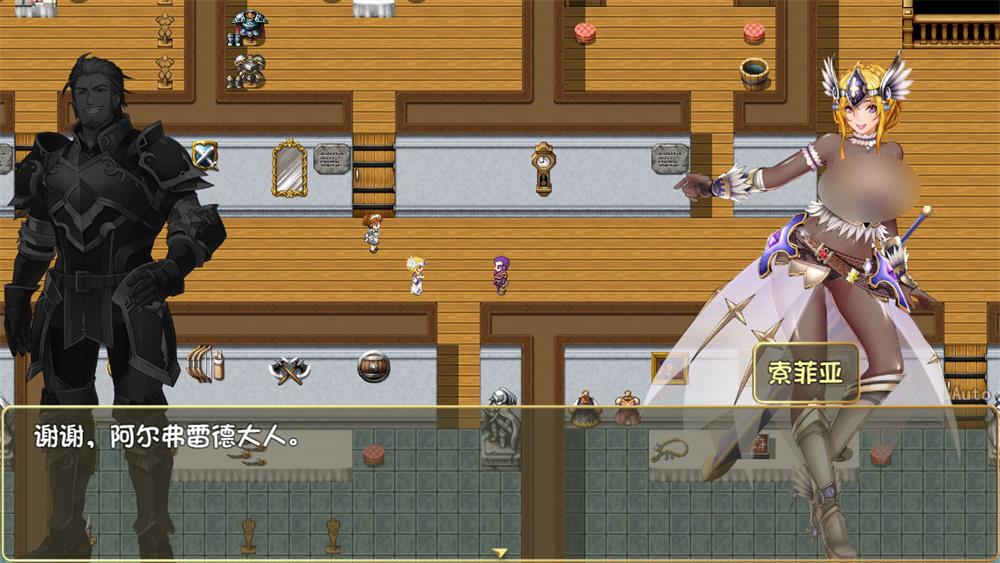Image resolution: width=1000 pixels, height=563 pixels.
Task: Toggle the Auto dialogue advance label
Action: [969, 394]
